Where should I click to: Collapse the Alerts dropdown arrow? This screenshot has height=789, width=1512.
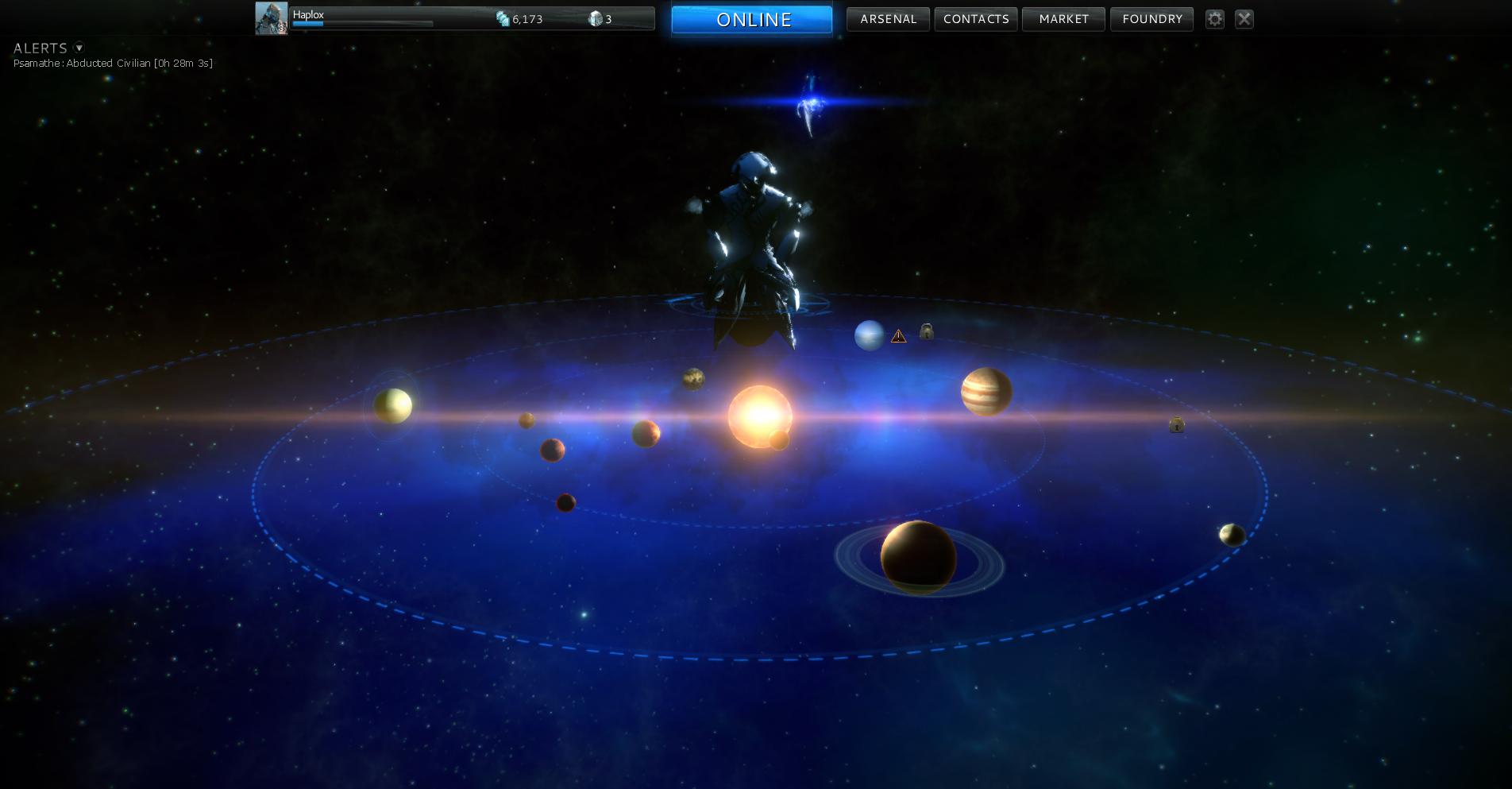click(x=79, y=48)
